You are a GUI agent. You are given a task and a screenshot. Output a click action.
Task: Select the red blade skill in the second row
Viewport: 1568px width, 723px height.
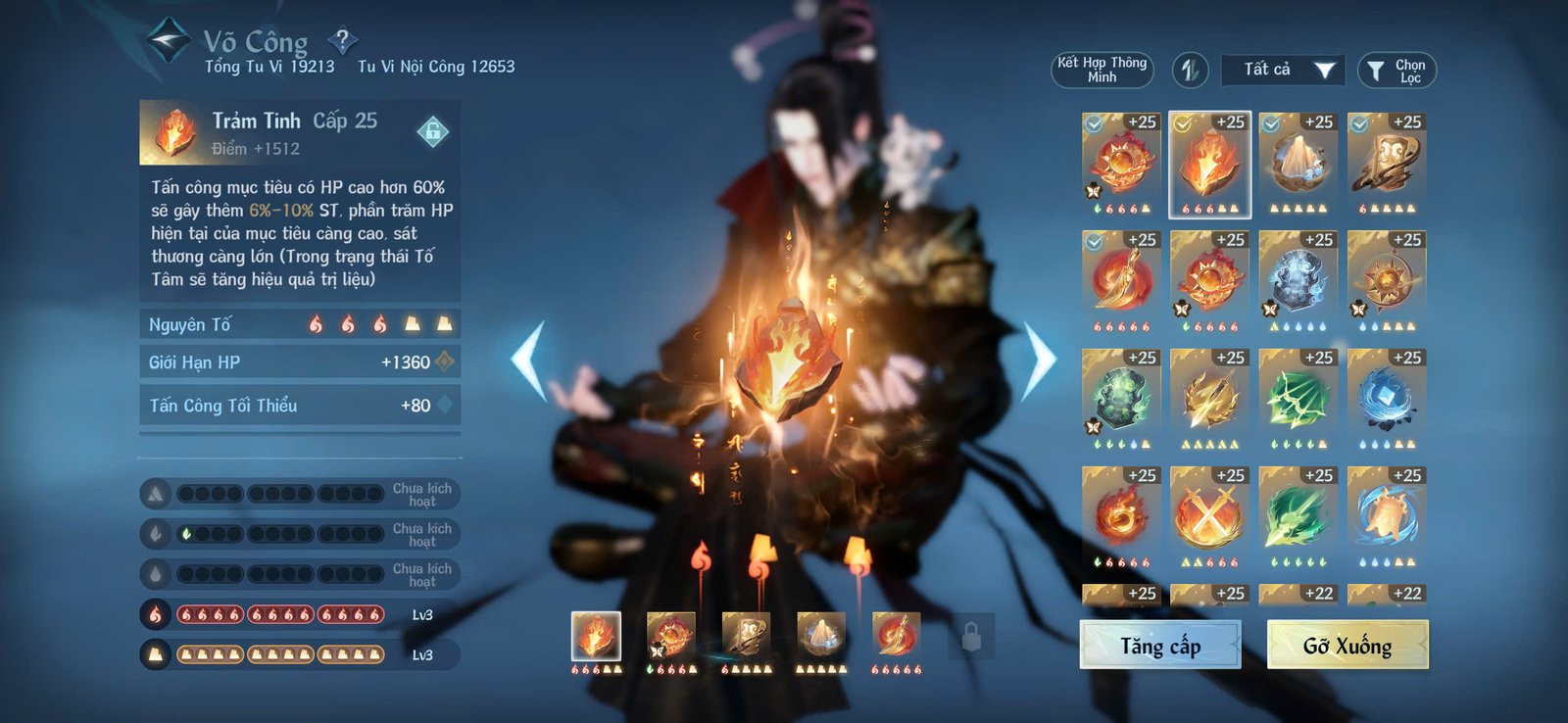pos(1120,277)
